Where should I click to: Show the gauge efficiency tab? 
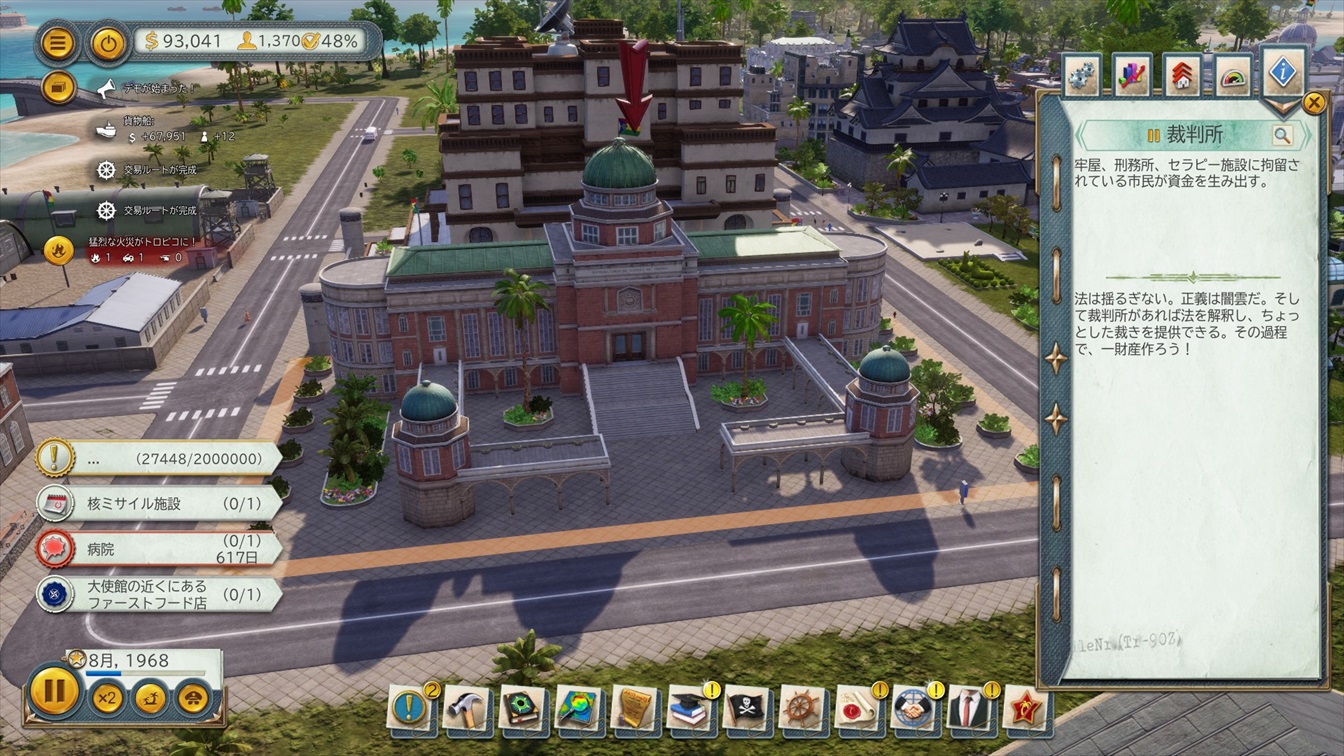[x=1233, y=76]
